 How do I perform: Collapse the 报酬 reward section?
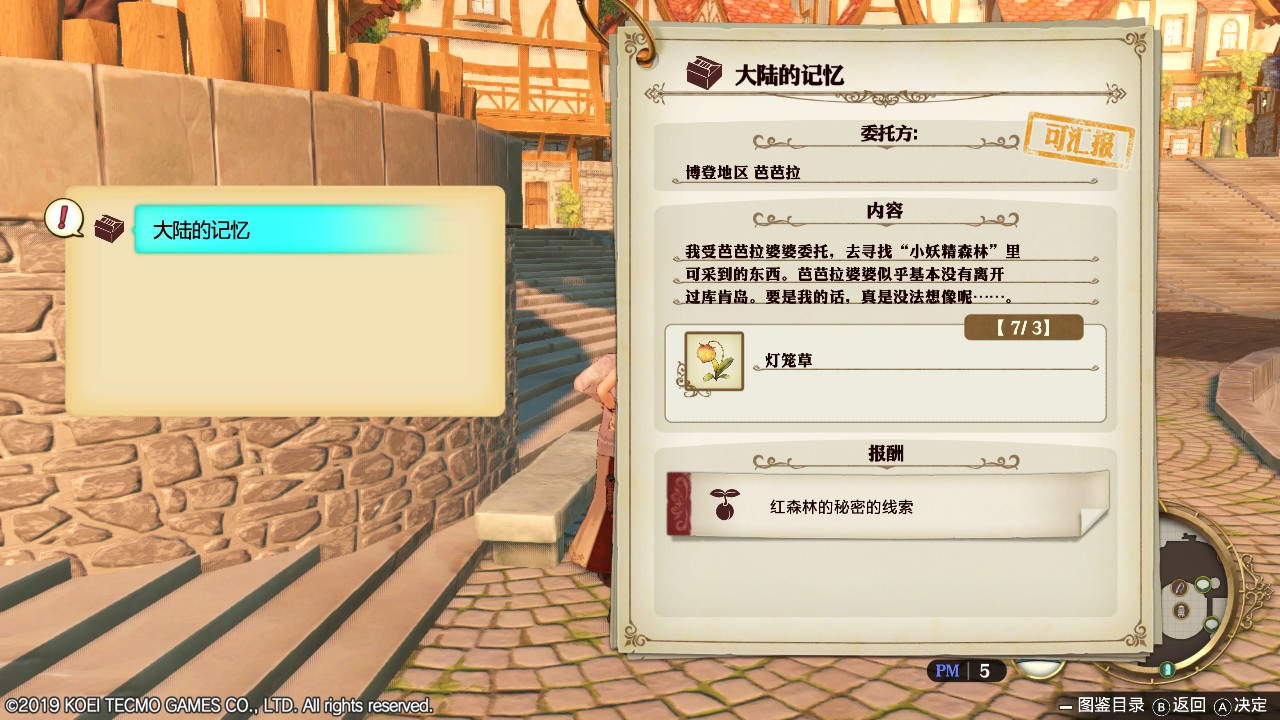(x=886, y=453)
